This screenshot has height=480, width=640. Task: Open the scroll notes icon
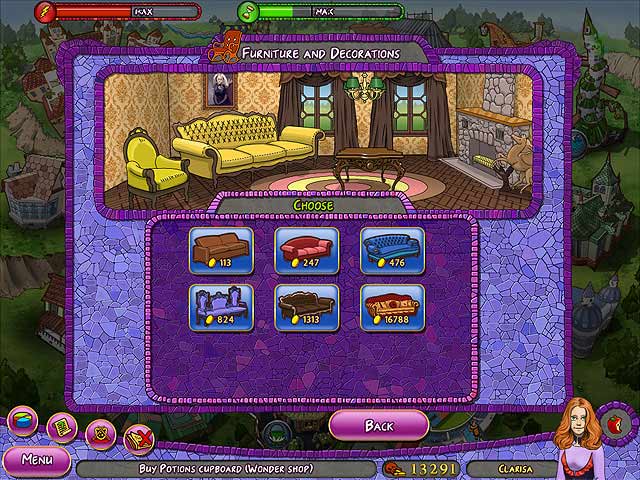(62, 428)
